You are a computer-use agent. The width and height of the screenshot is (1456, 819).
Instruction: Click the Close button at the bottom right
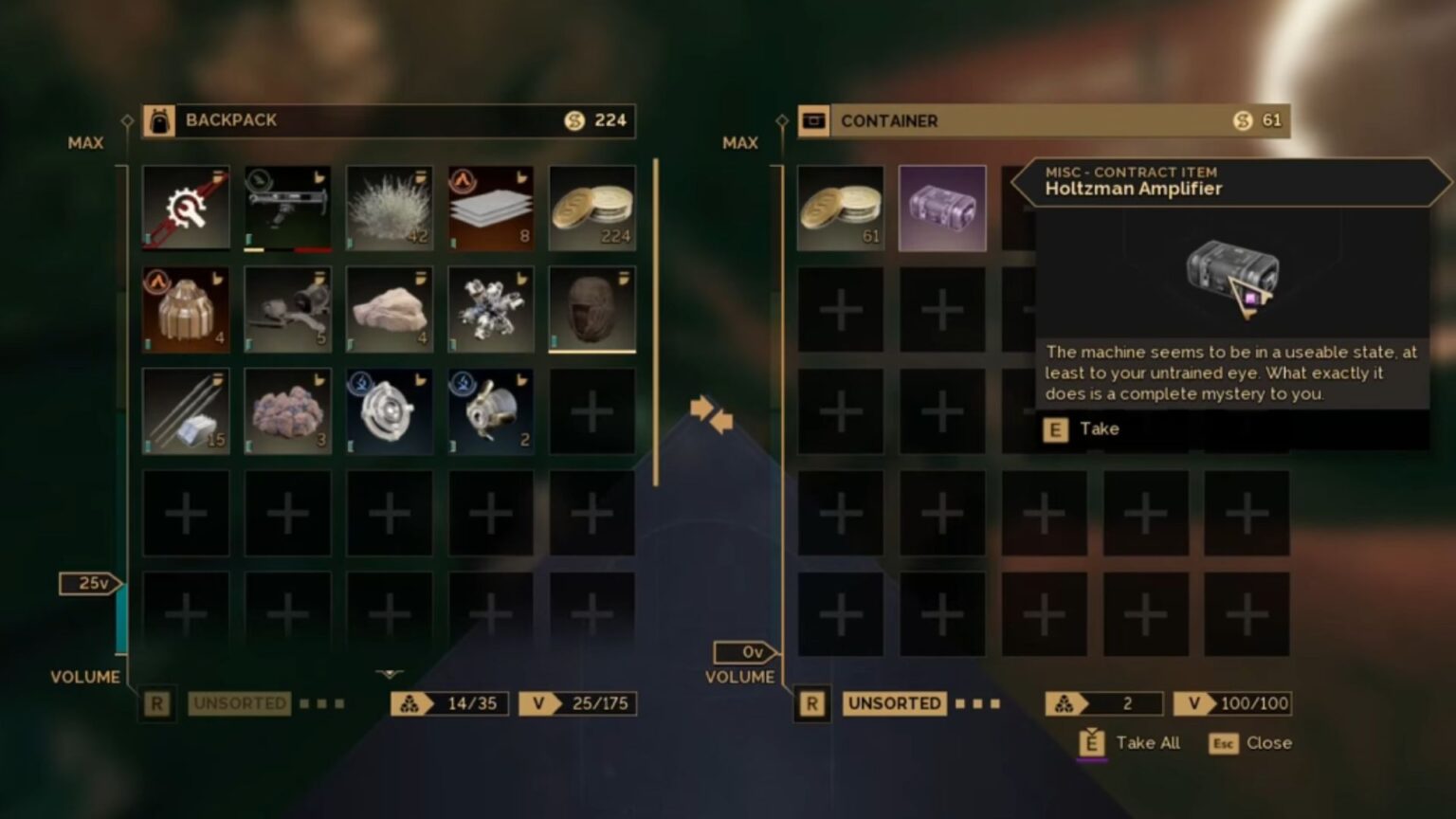(1267, 743)
